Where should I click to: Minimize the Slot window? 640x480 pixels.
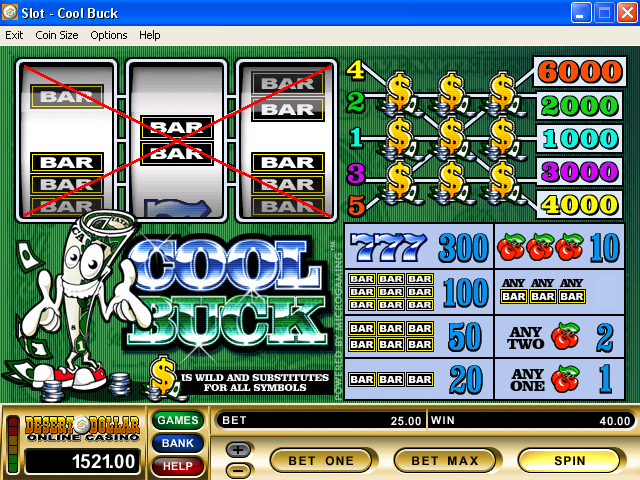click(x=582, y=13)
